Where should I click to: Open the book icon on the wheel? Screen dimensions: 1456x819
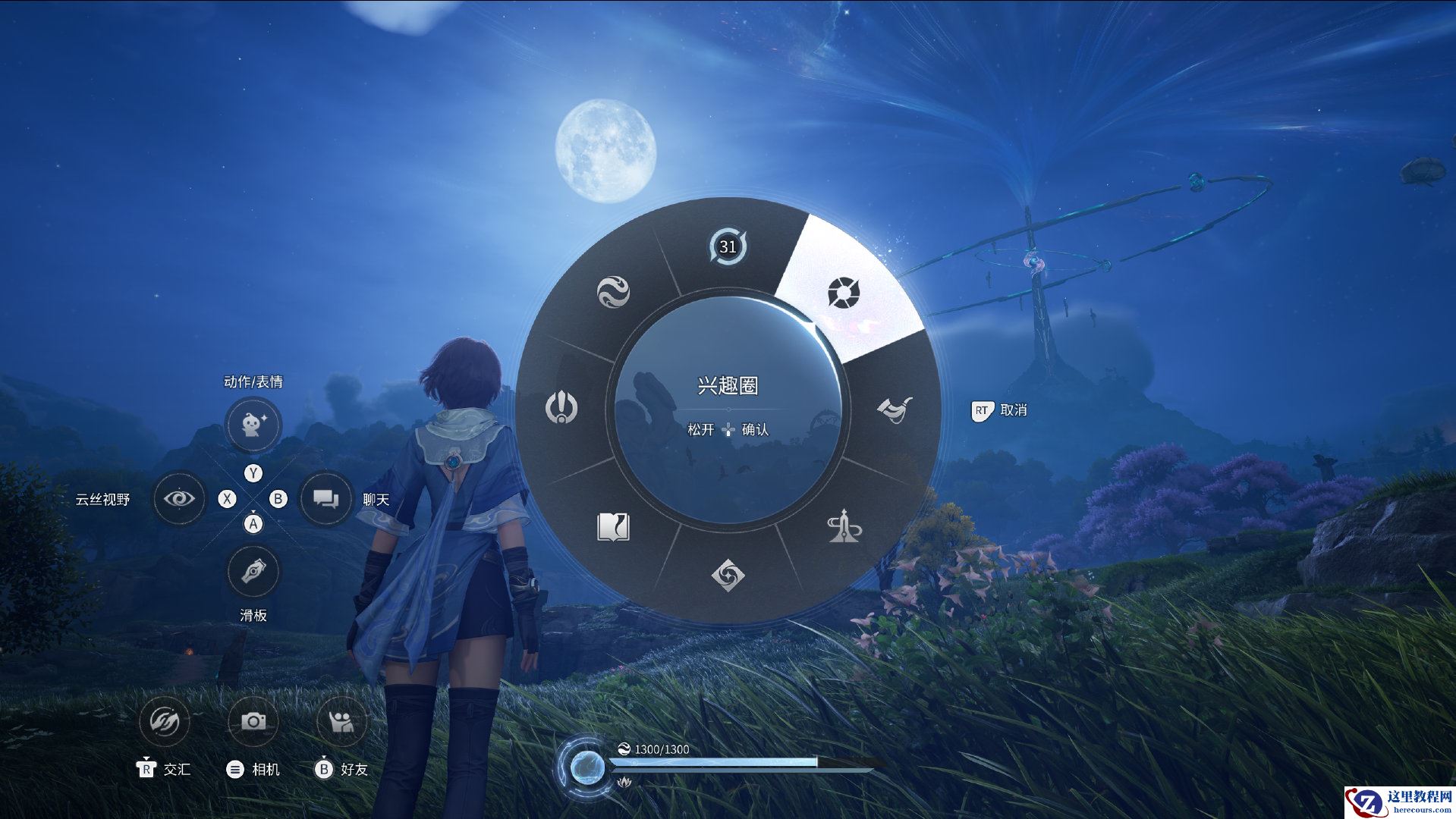[613, 527]
